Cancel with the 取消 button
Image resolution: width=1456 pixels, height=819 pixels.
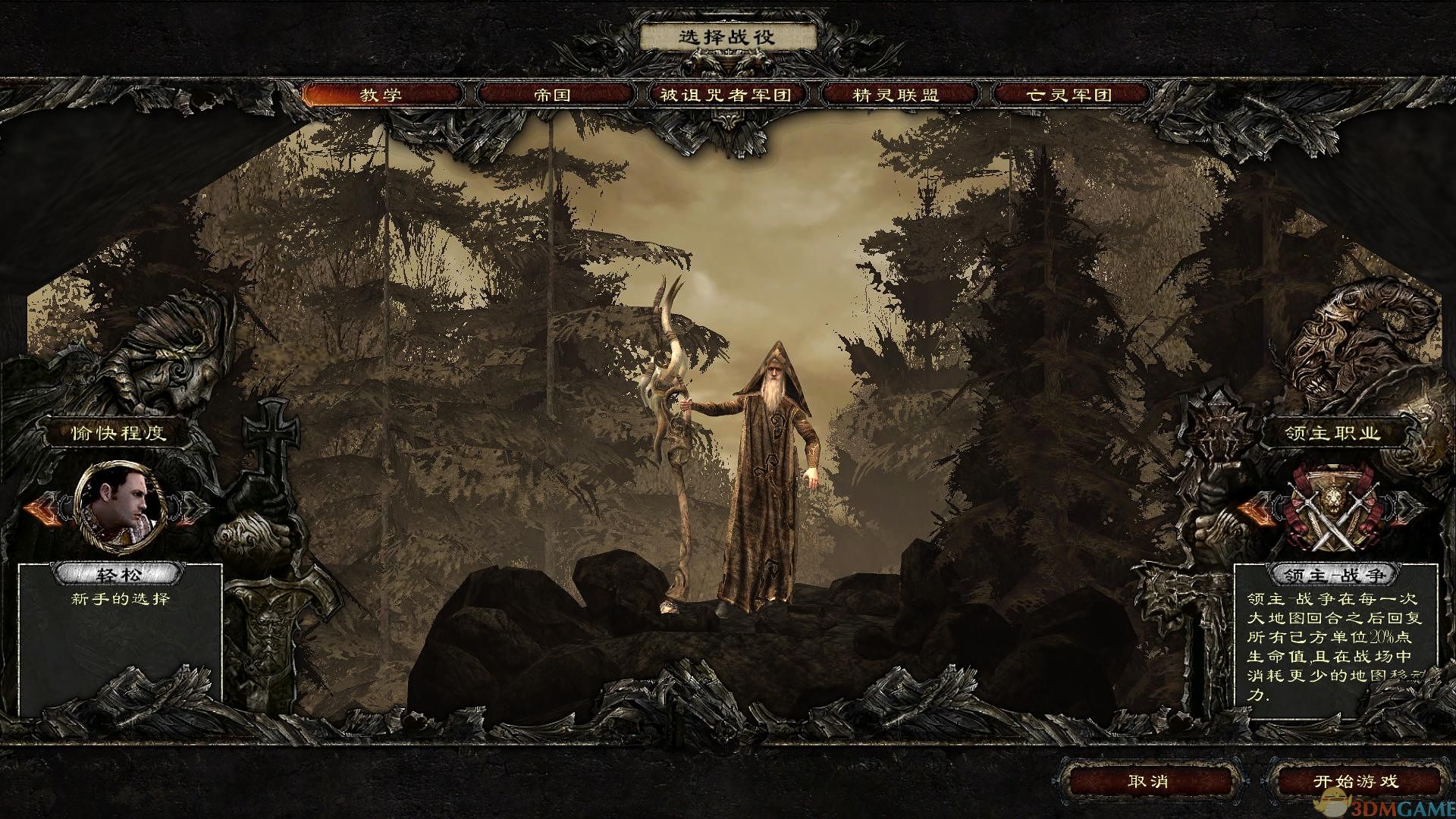[1149, 782]
